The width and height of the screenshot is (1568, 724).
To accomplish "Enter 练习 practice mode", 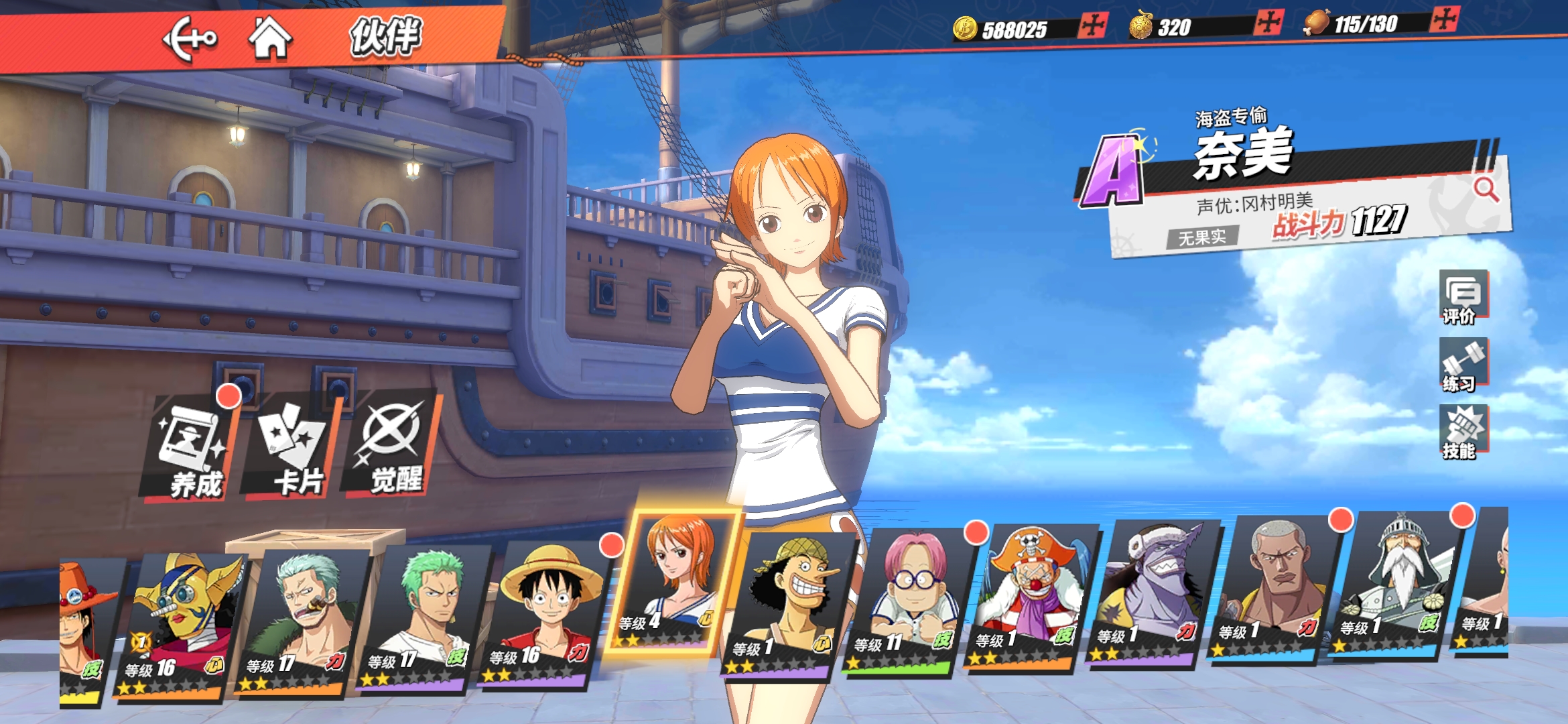I will (1463, 365).
